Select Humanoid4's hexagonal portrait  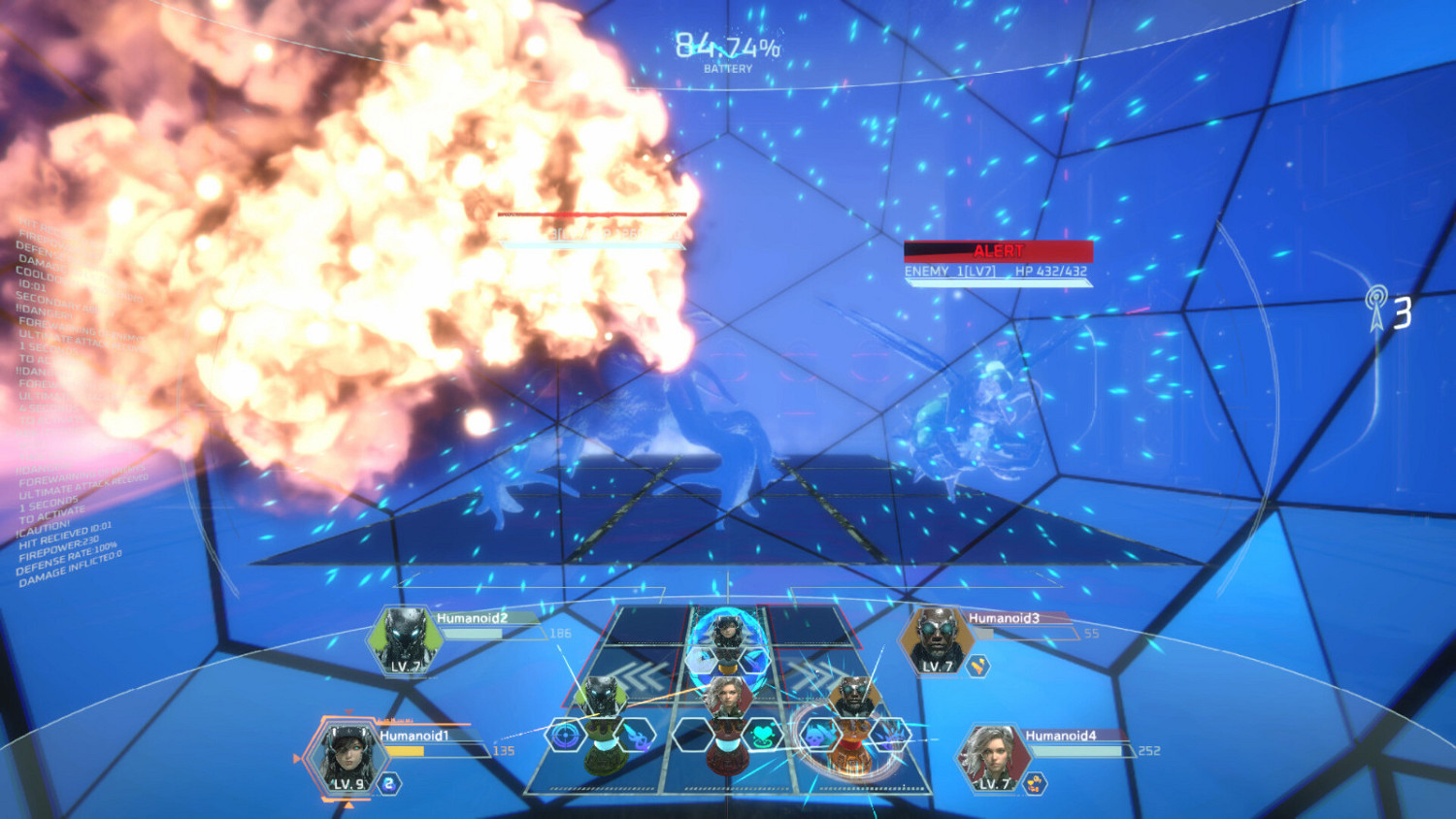992,756
